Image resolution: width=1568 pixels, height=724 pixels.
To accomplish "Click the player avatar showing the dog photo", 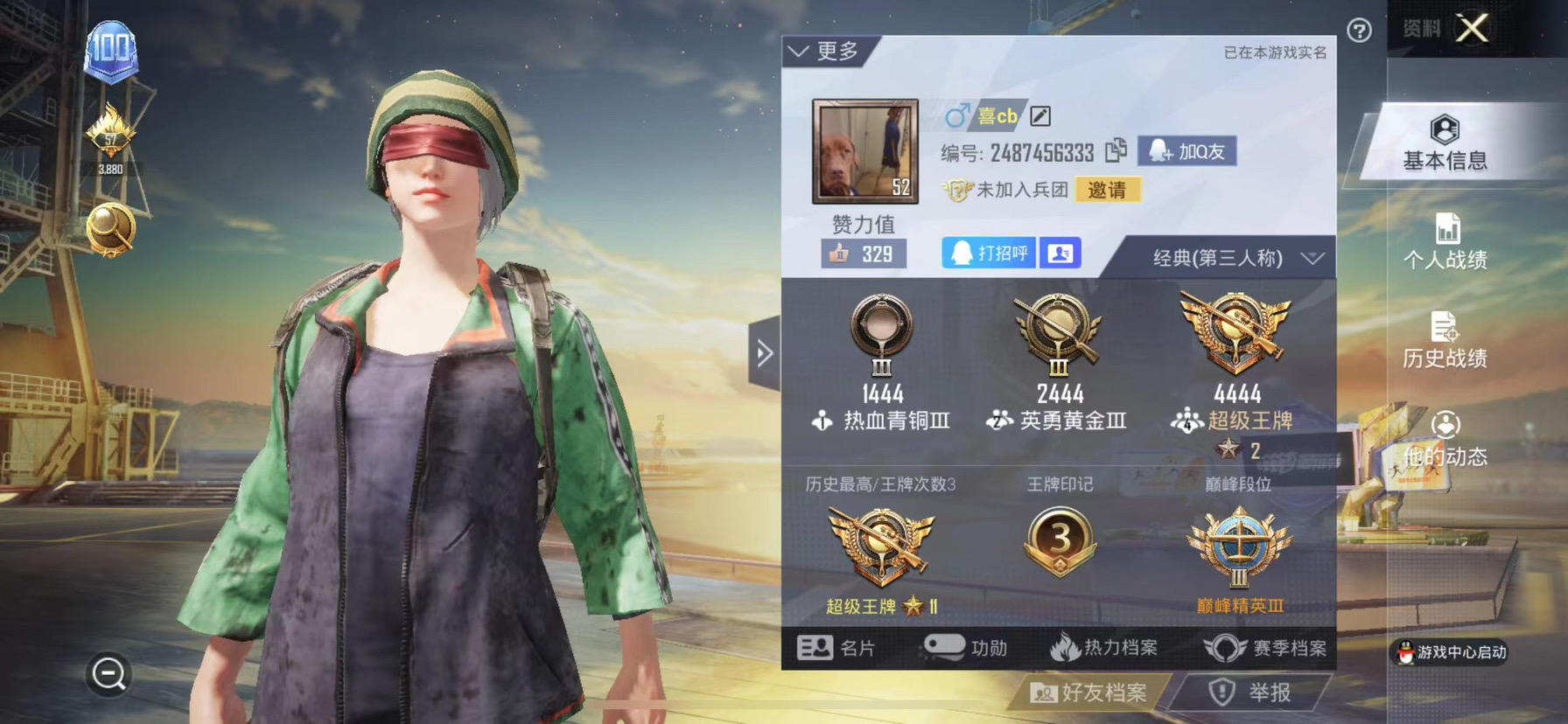I will coord(866,151).
